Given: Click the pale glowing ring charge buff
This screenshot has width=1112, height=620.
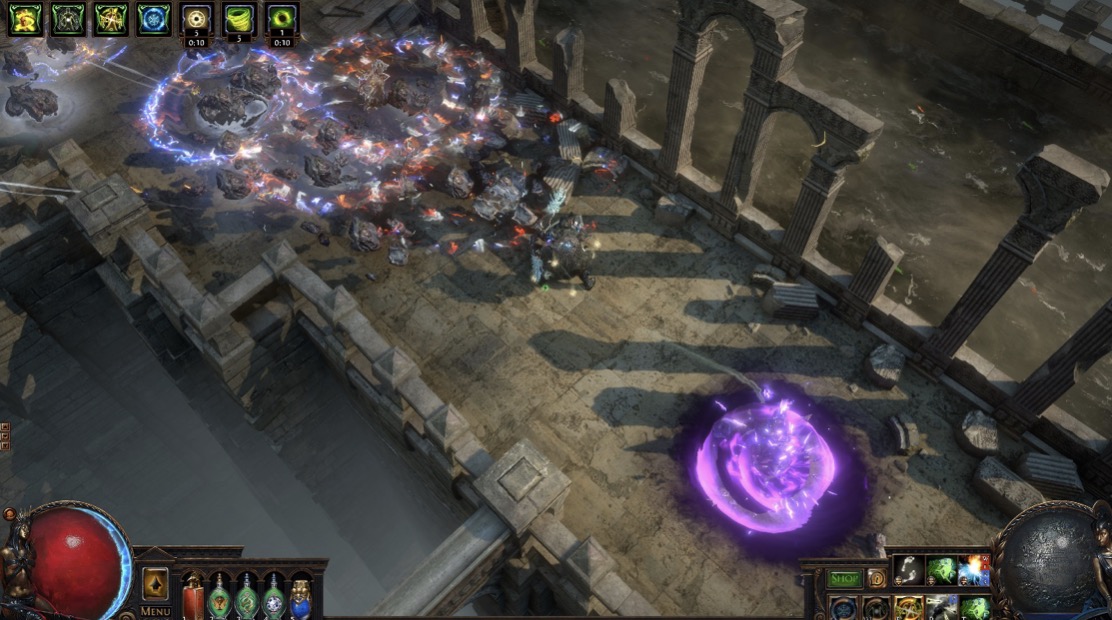Looking at the screenshot, I should pyautogui.click(x=197, y=17).
